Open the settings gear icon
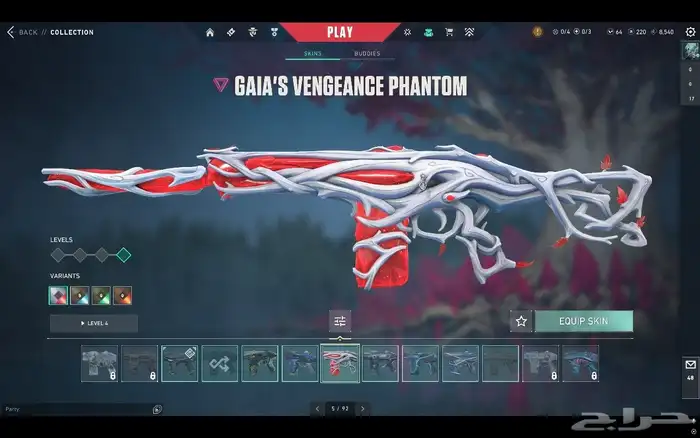Screen dimensions: 700x438 [690, 32]
